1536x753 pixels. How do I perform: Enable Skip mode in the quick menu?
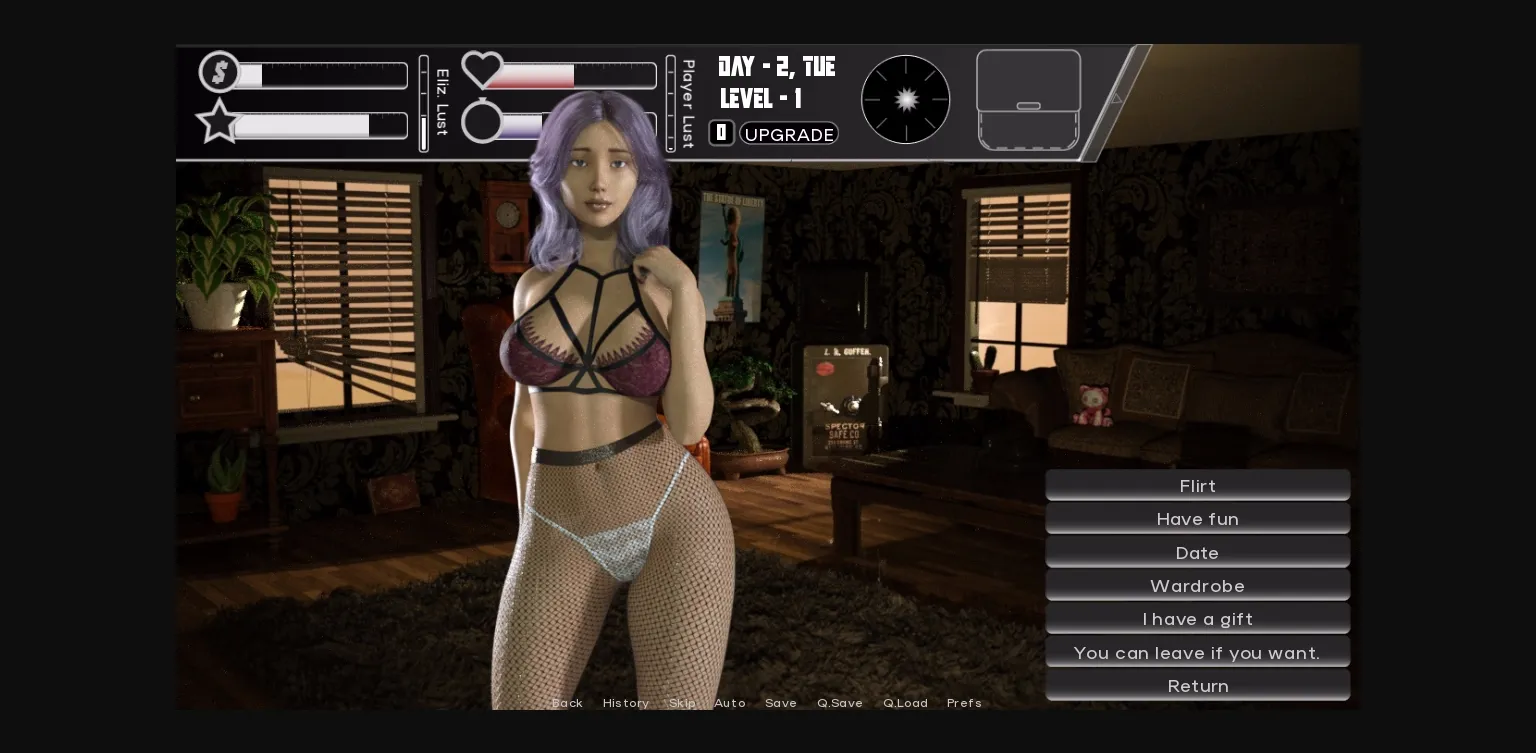click(683, 703)
